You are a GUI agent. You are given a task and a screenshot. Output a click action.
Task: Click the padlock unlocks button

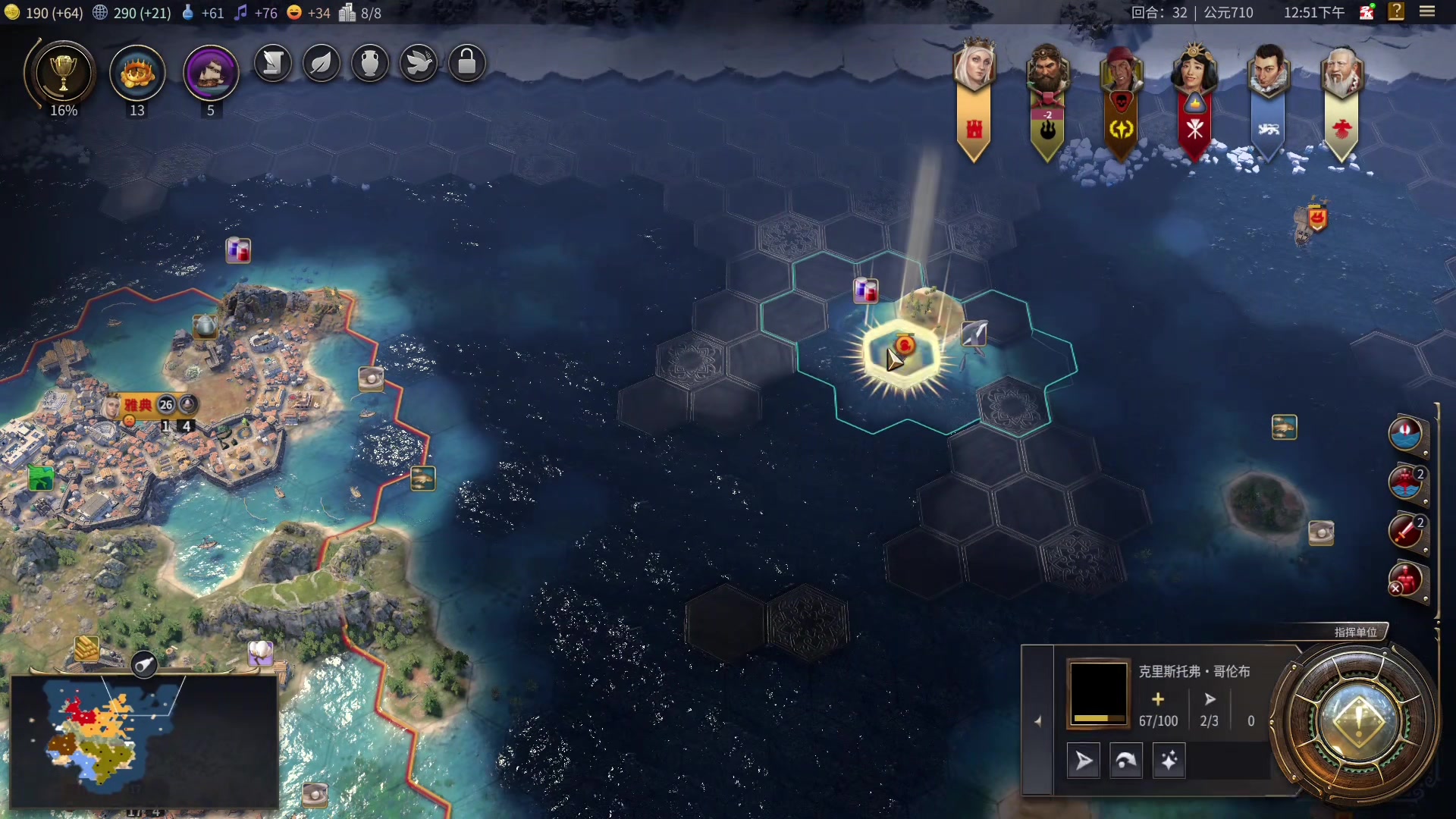(x=467, y=64)
